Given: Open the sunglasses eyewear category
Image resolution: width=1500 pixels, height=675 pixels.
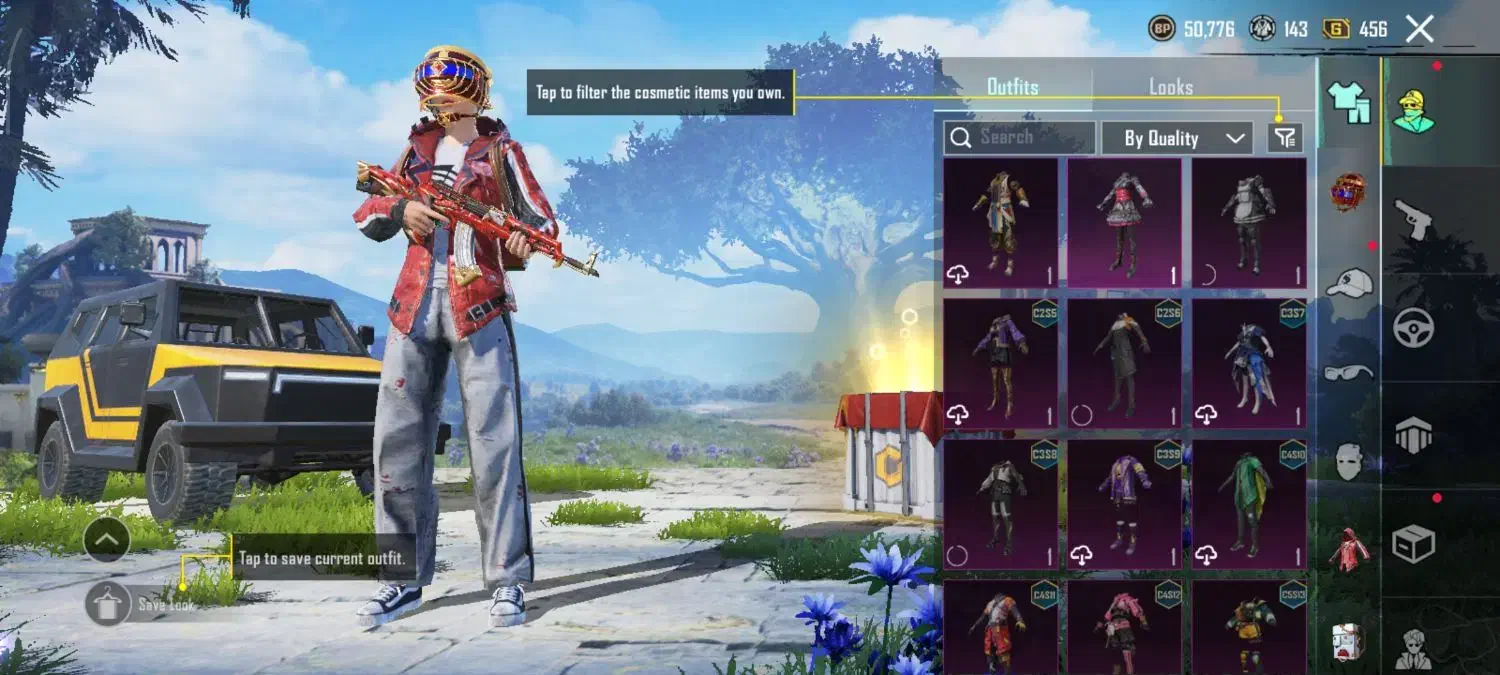Looking at the screenshot, I should (1348, 372).
